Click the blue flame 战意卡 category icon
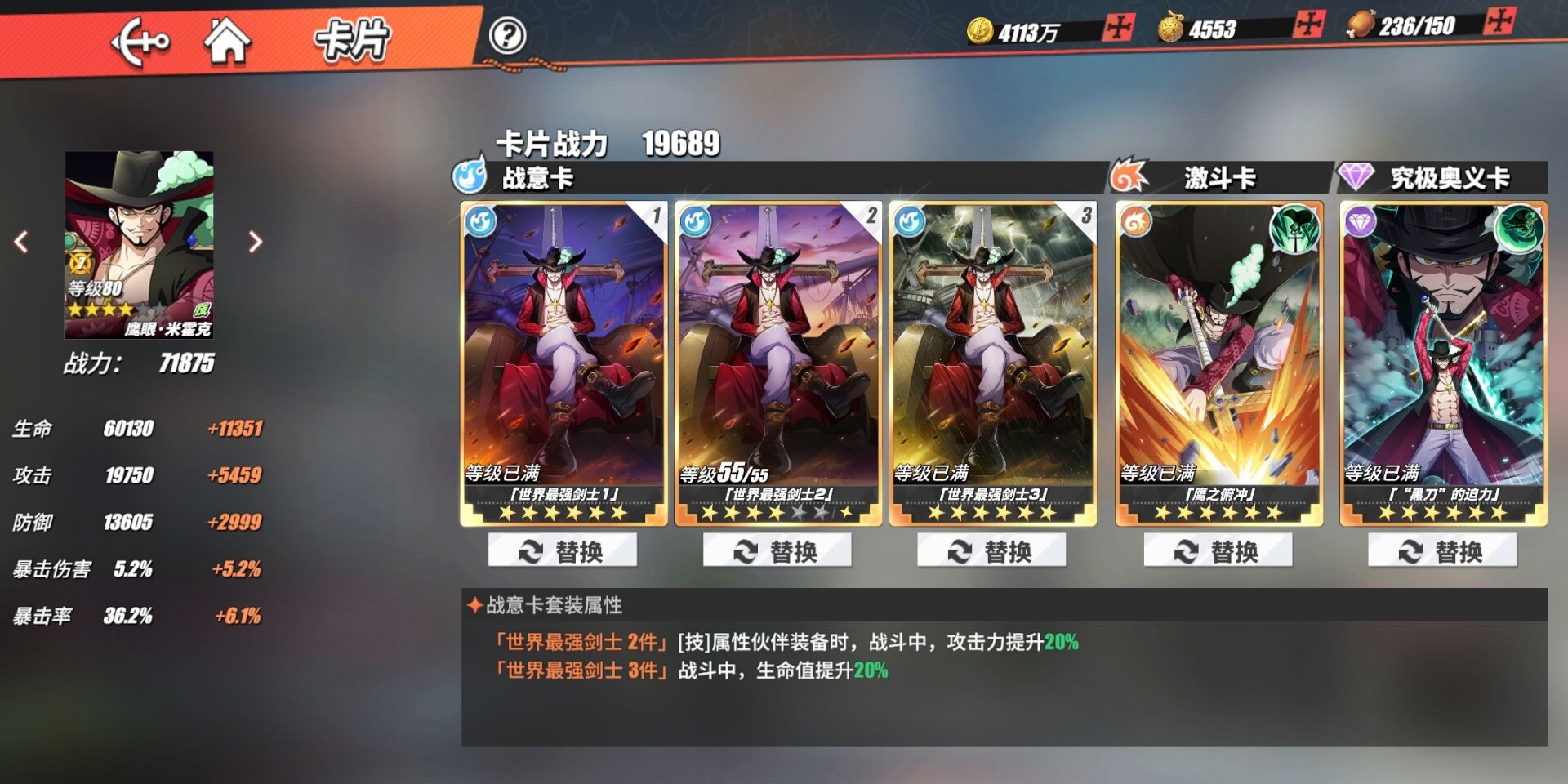The image size is (1568, 784). point(470,176)
